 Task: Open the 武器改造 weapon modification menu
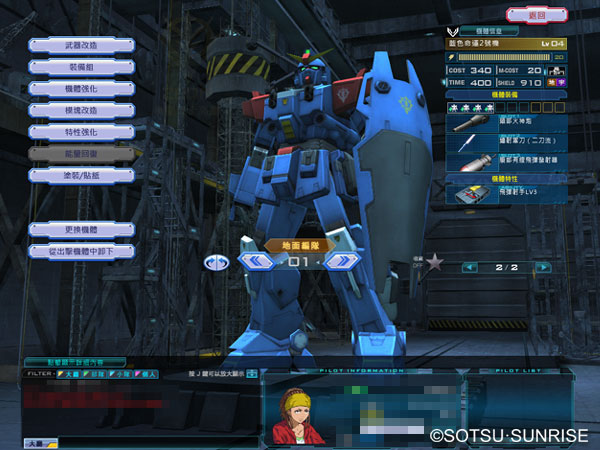[x=81, y=45]
